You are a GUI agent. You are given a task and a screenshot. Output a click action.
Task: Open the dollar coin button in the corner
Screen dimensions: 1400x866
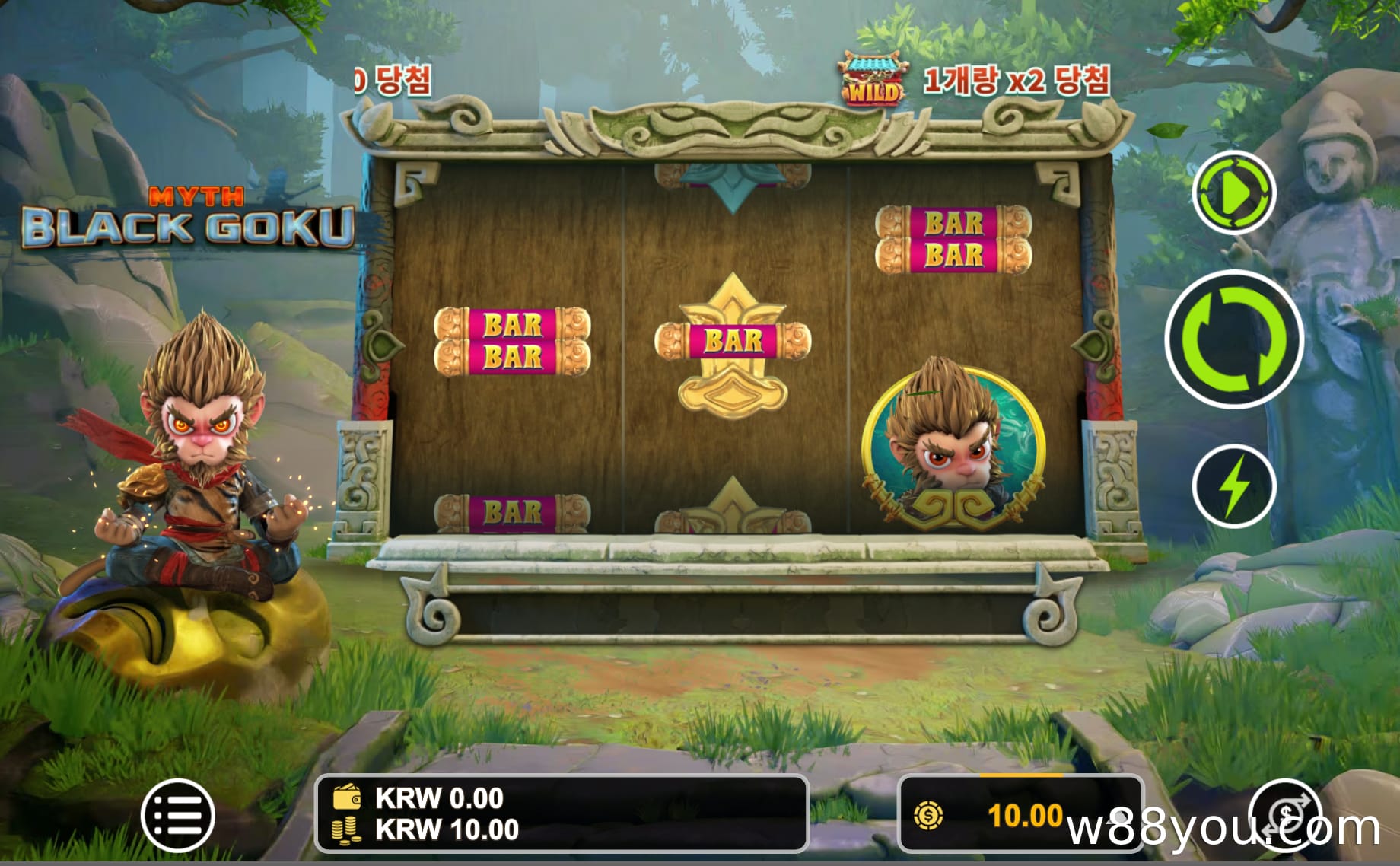[x=1286, y=814]
